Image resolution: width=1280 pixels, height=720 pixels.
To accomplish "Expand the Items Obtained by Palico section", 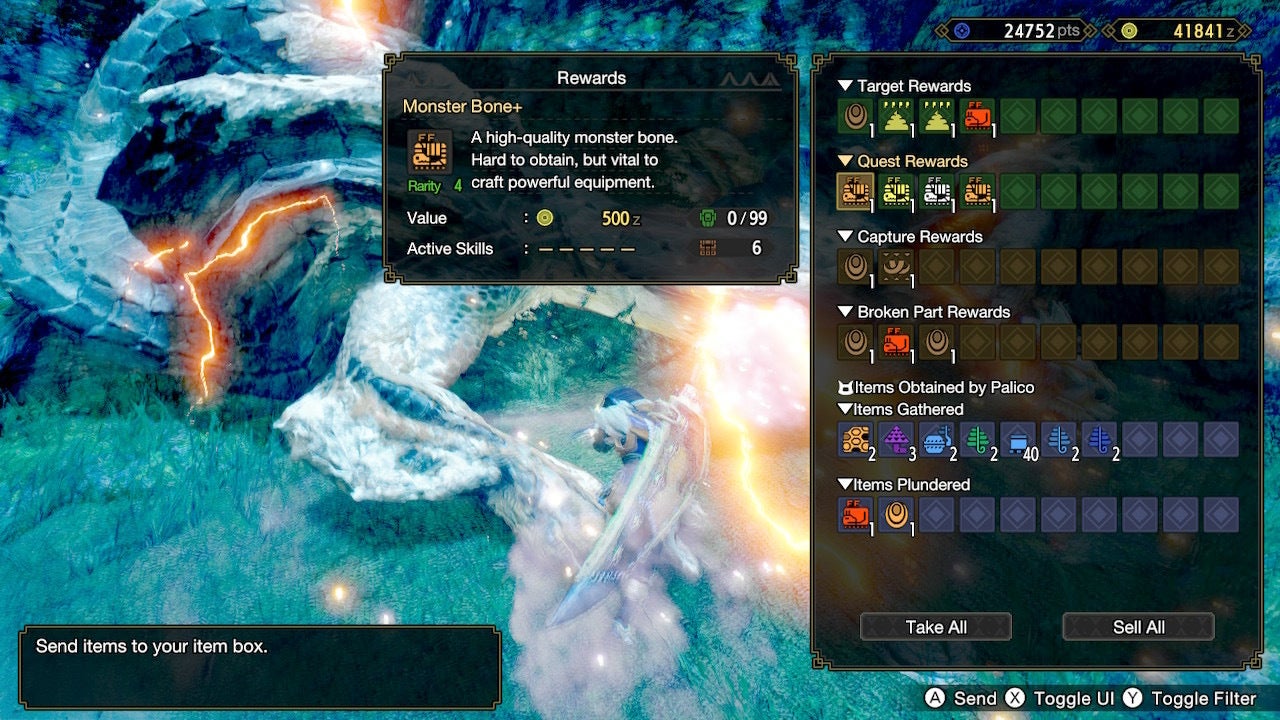I will tap(845, 387).
